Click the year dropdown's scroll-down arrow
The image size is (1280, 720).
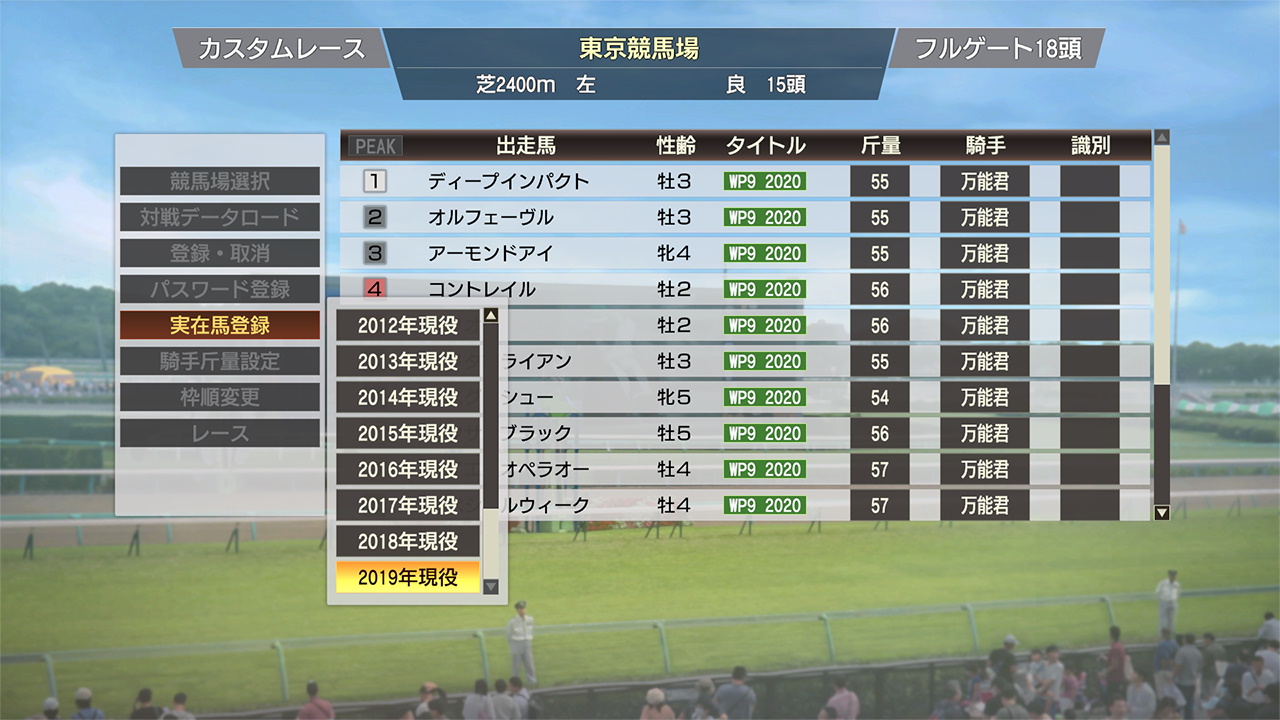point(490,587)
